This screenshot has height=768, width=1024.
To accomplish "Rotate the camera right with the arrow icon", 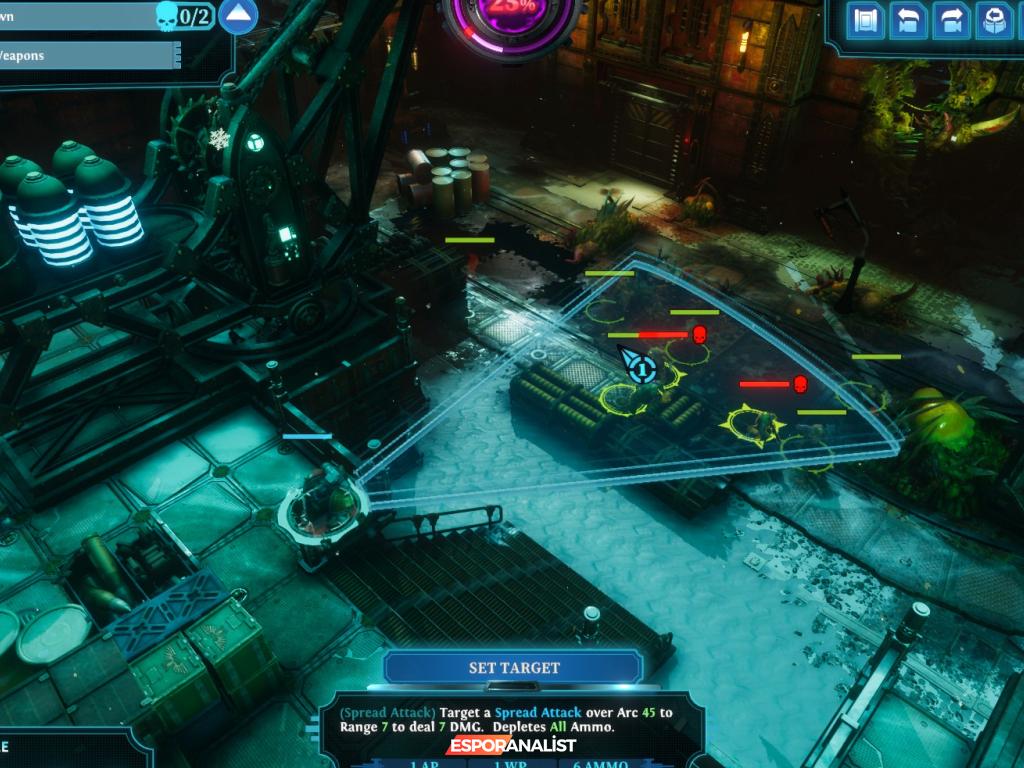I will [x=951, y=21].
